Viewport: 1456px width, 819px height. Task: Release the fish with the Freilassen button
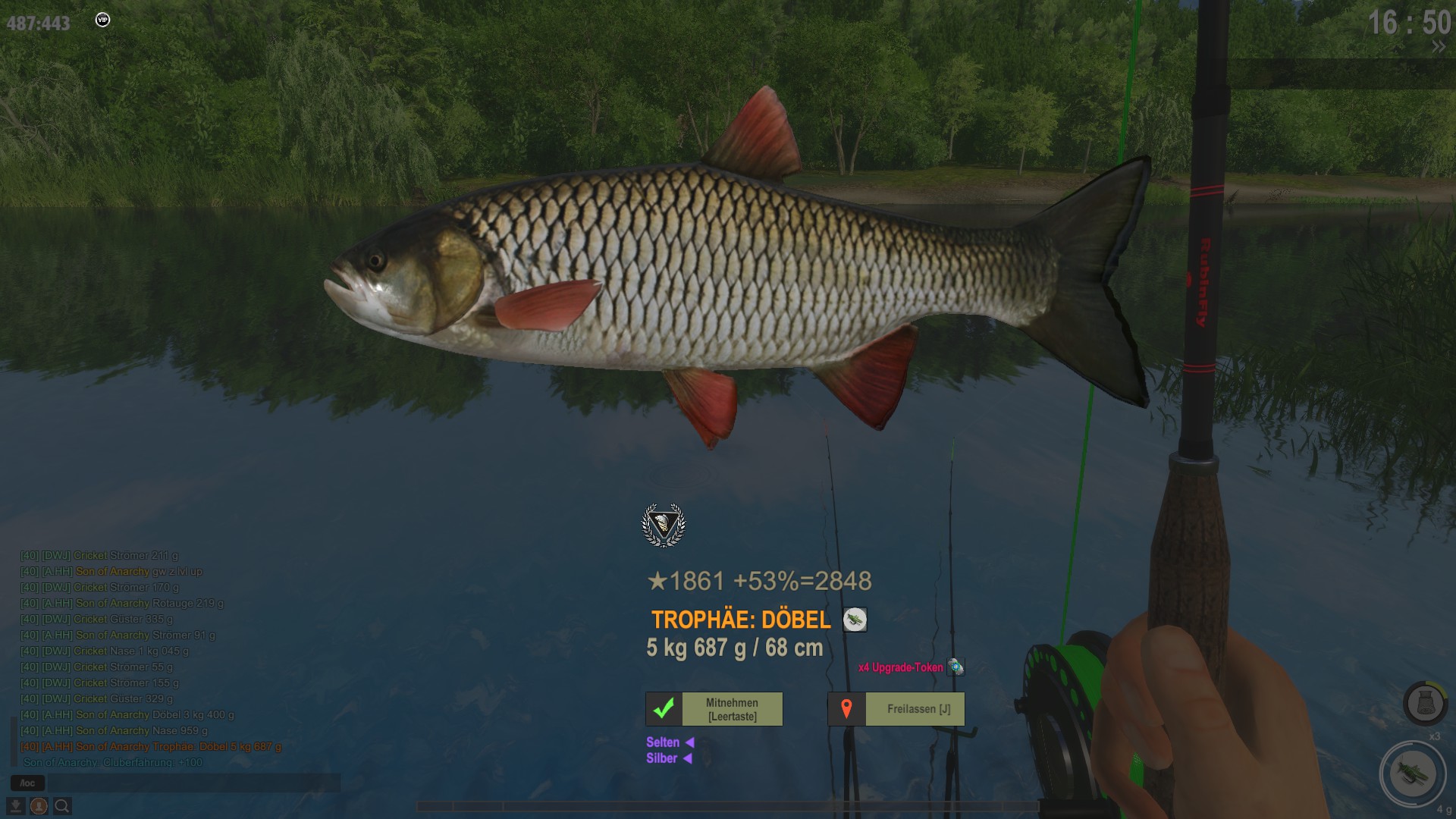[x=896, y=709]
